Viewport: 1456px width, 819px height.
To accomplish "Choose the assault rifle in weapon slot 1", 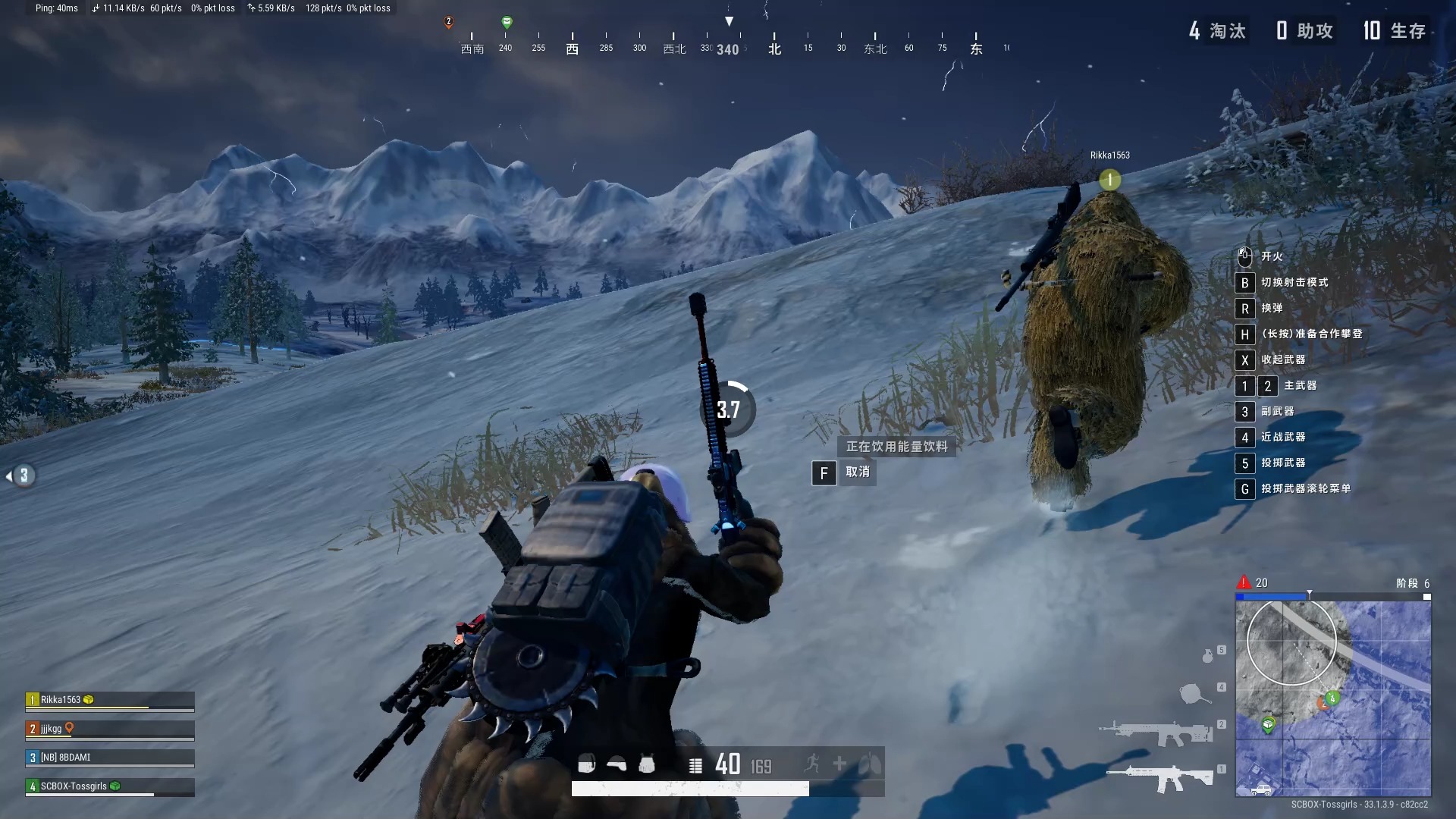I will (x=1159, y=778).
